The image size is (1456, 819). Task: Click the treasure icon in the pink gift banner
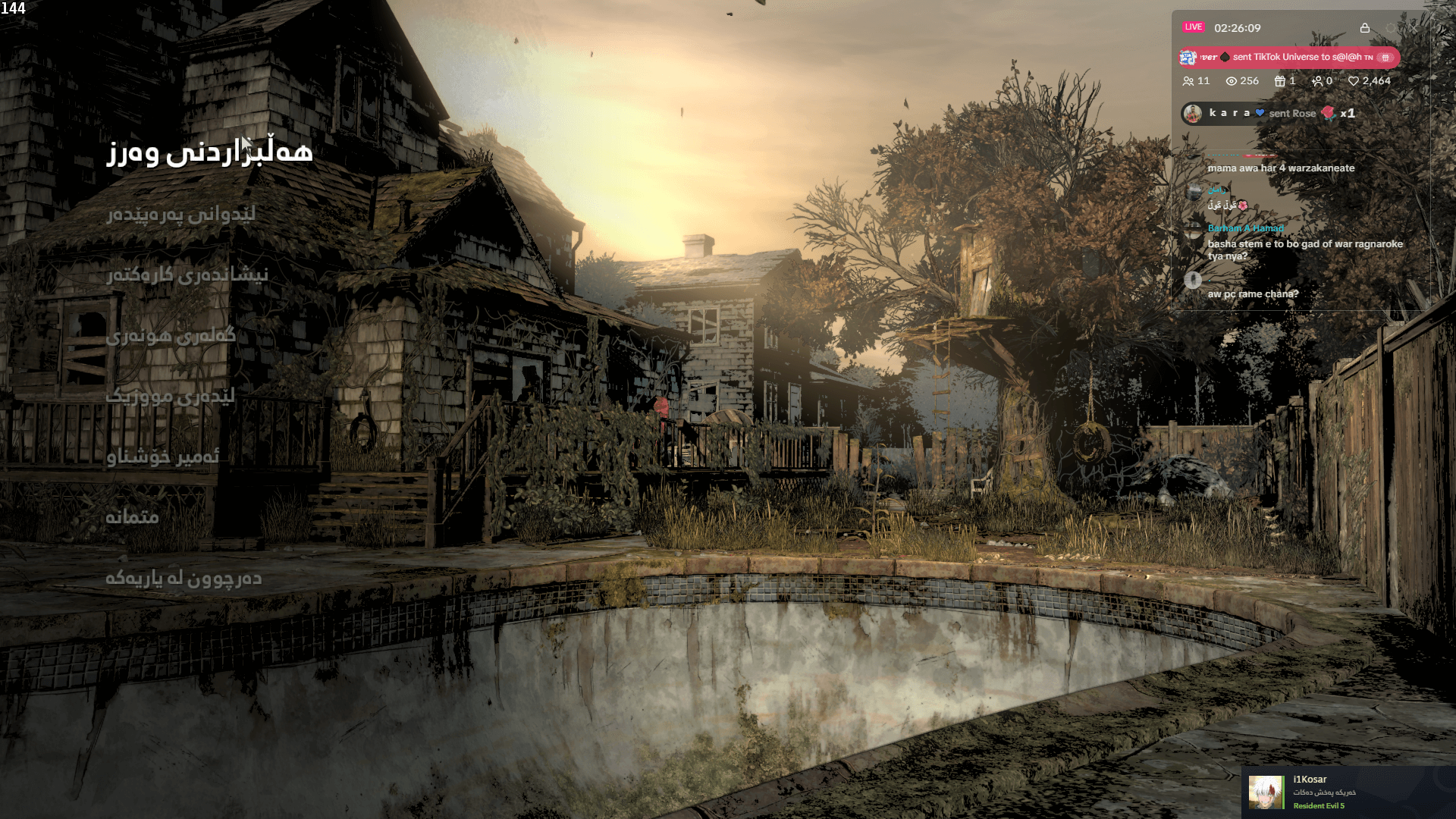click(x=1385, y=58)
